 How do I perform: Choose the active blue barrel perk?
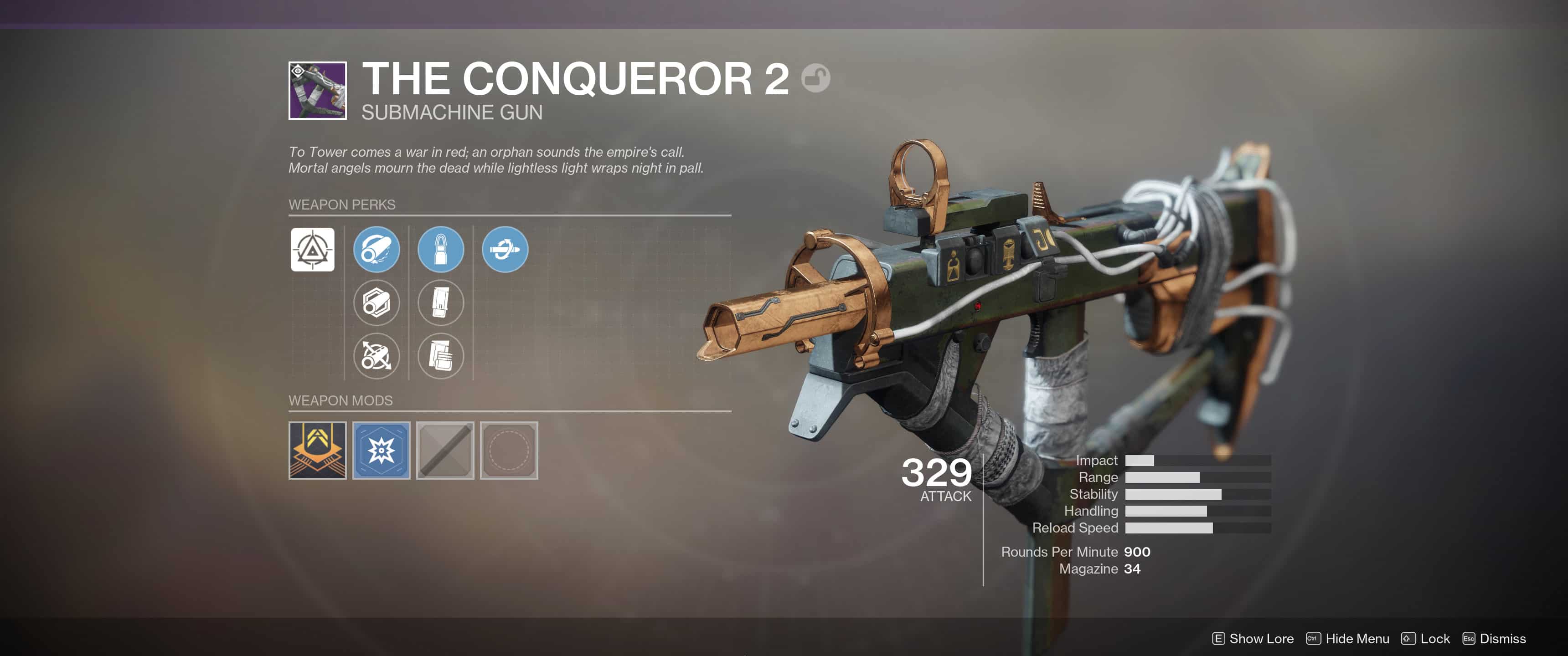coord(376,250)
